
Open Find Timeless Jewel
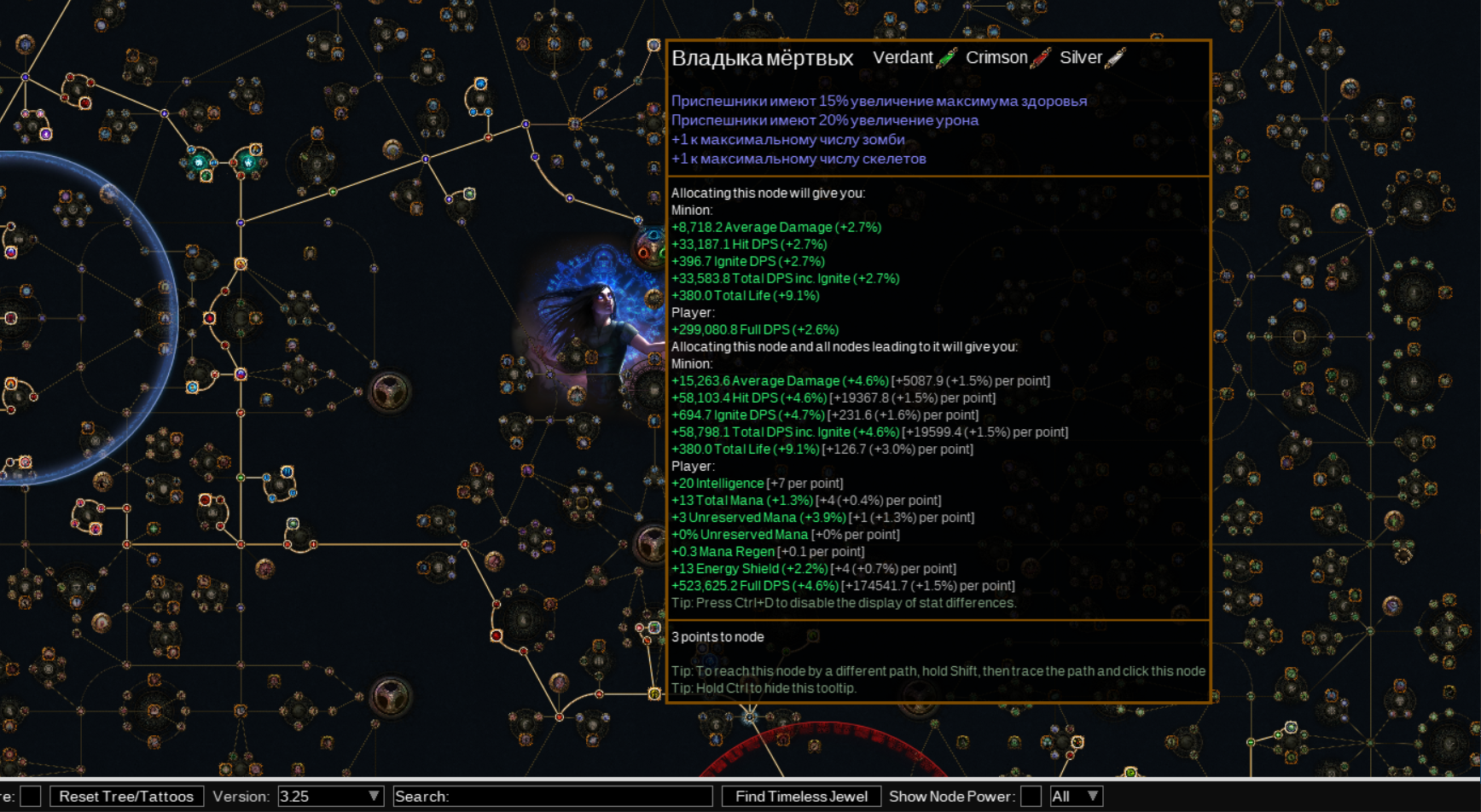click(801, 796)
